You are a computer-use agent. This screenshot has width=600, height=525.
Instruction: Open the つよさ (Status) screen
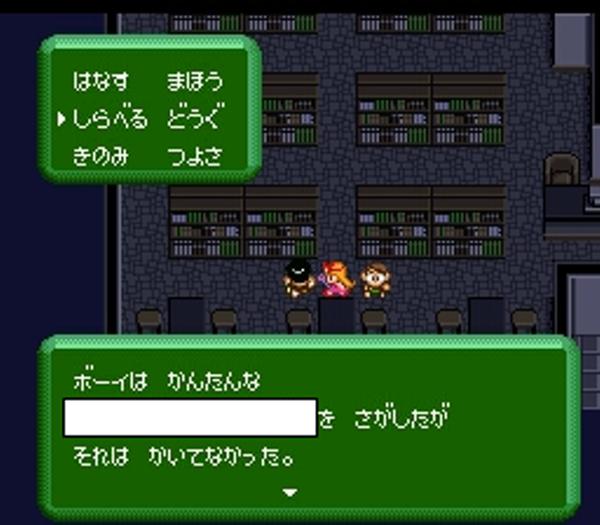194,157
